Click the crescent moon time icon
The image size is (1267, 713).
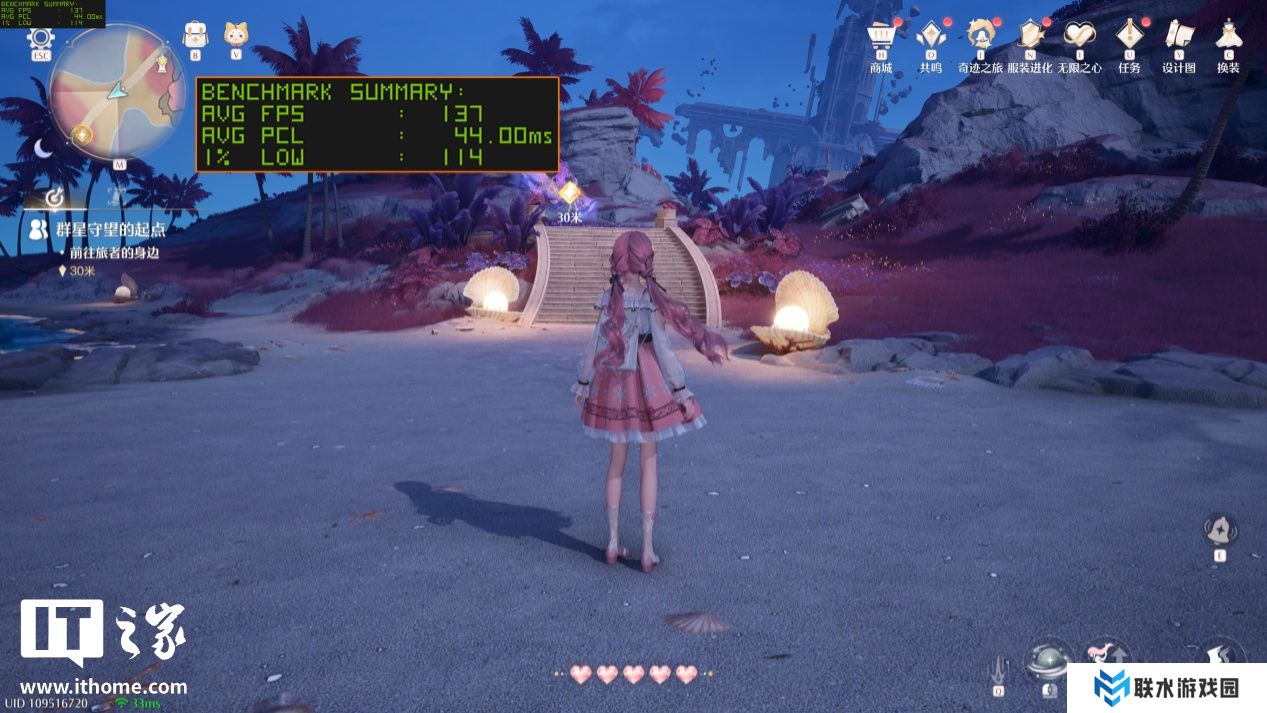point(44,148)
